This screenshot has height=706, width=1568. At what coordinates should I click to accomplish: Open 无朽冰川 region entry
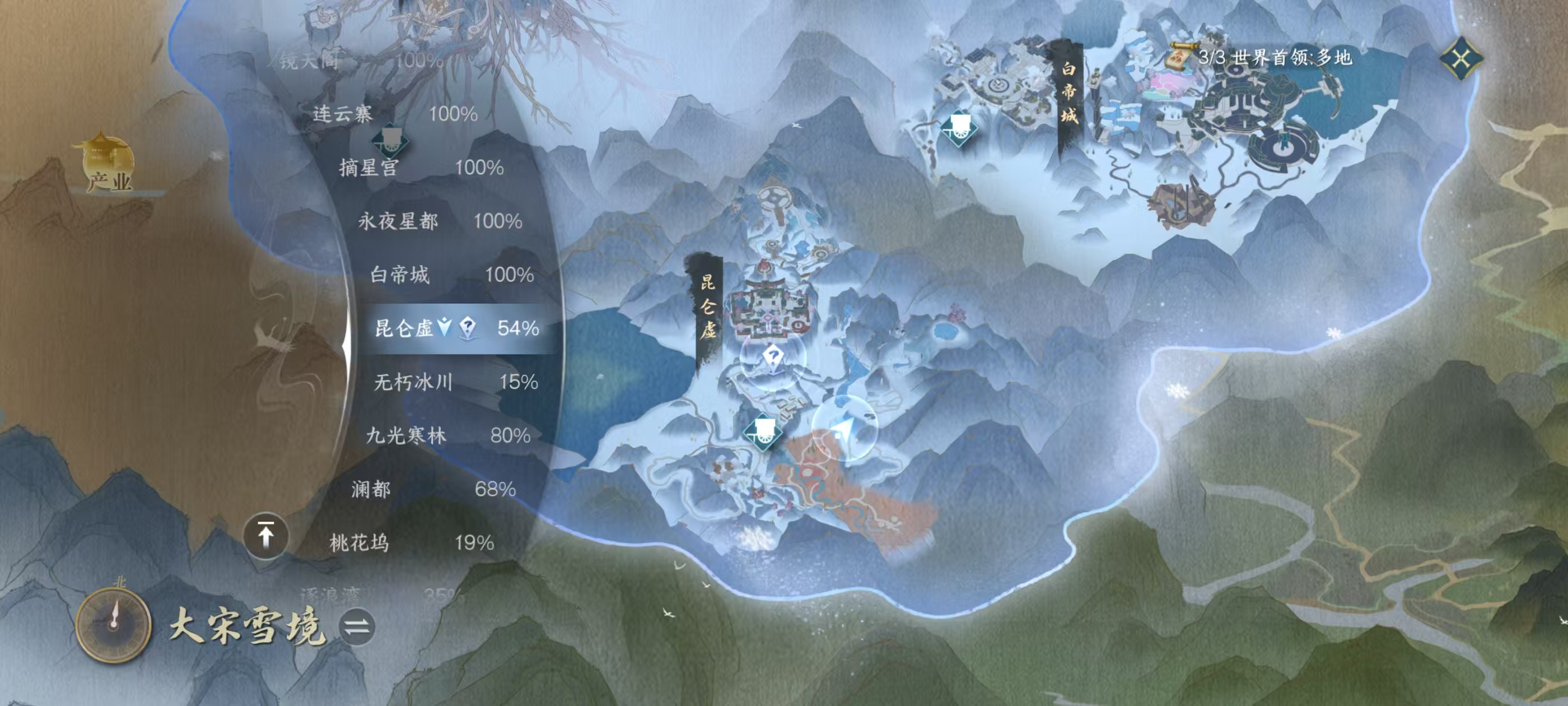pyautogui.click(x=455, y=382)
